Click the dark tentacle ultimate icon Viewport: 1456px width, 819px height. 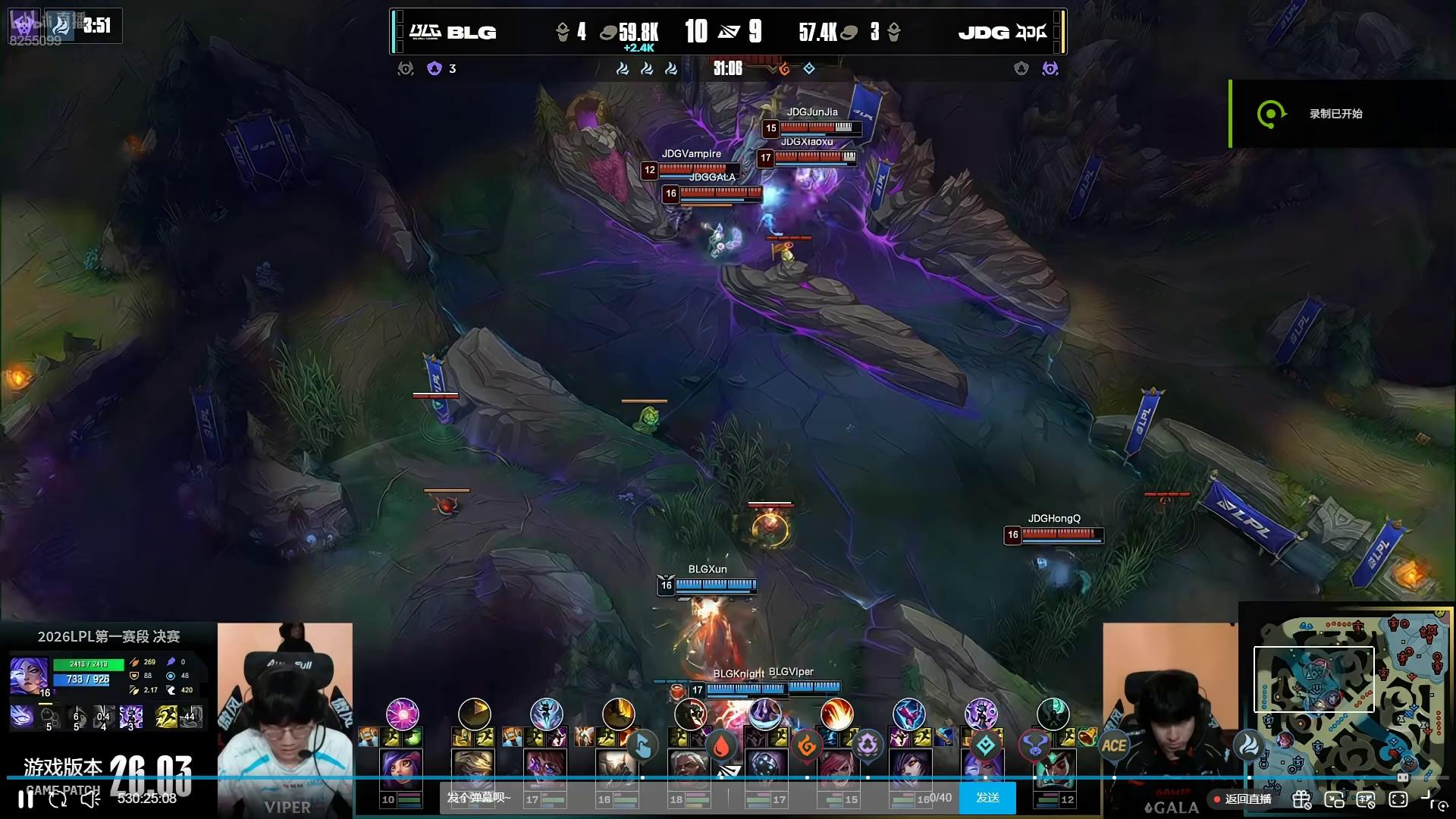coord(1053,714)
